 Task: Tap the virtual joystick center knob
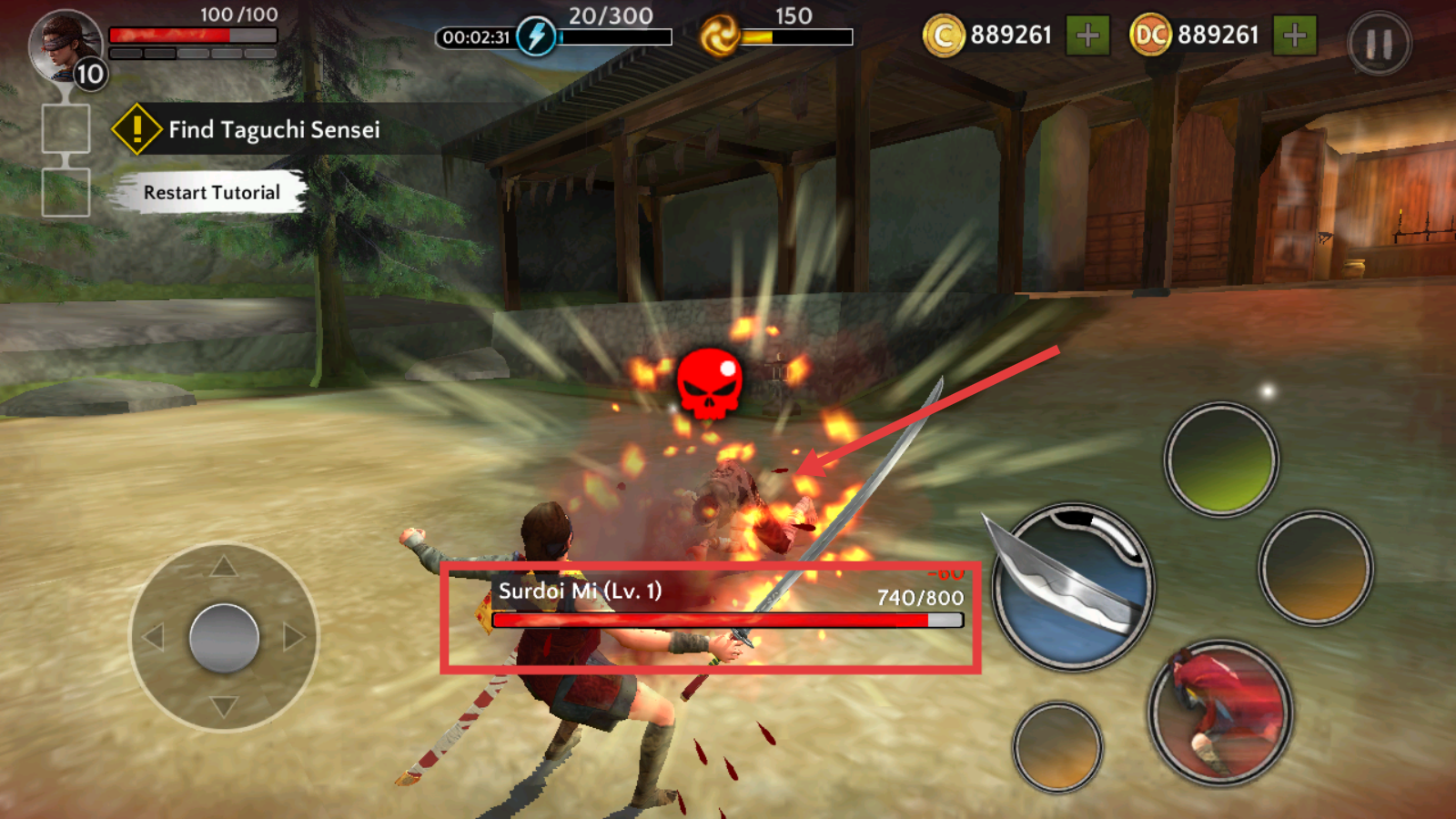pyautogui.click(x=224, y=638)
